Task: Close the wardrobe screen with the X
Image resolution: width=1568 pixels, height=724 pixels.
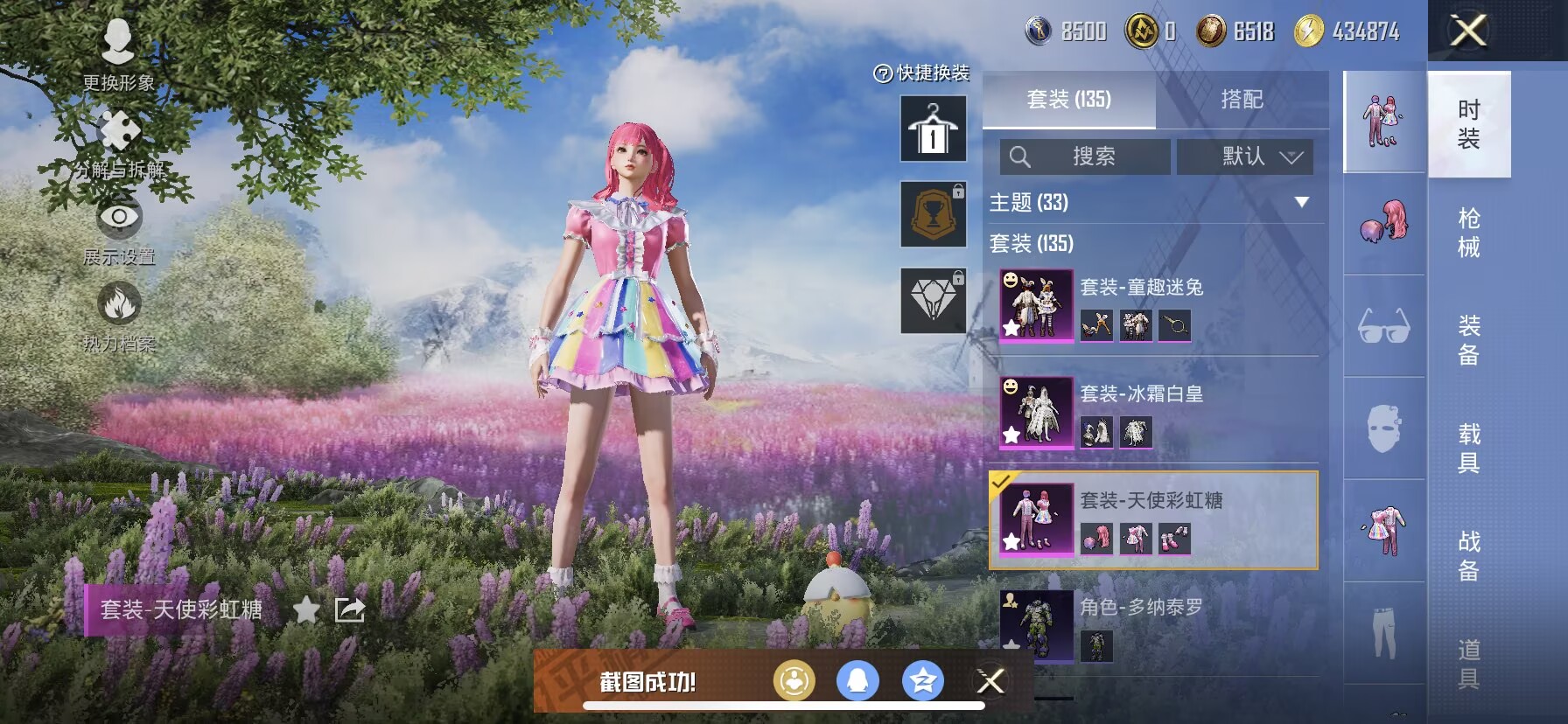Action: (1468, 31)
